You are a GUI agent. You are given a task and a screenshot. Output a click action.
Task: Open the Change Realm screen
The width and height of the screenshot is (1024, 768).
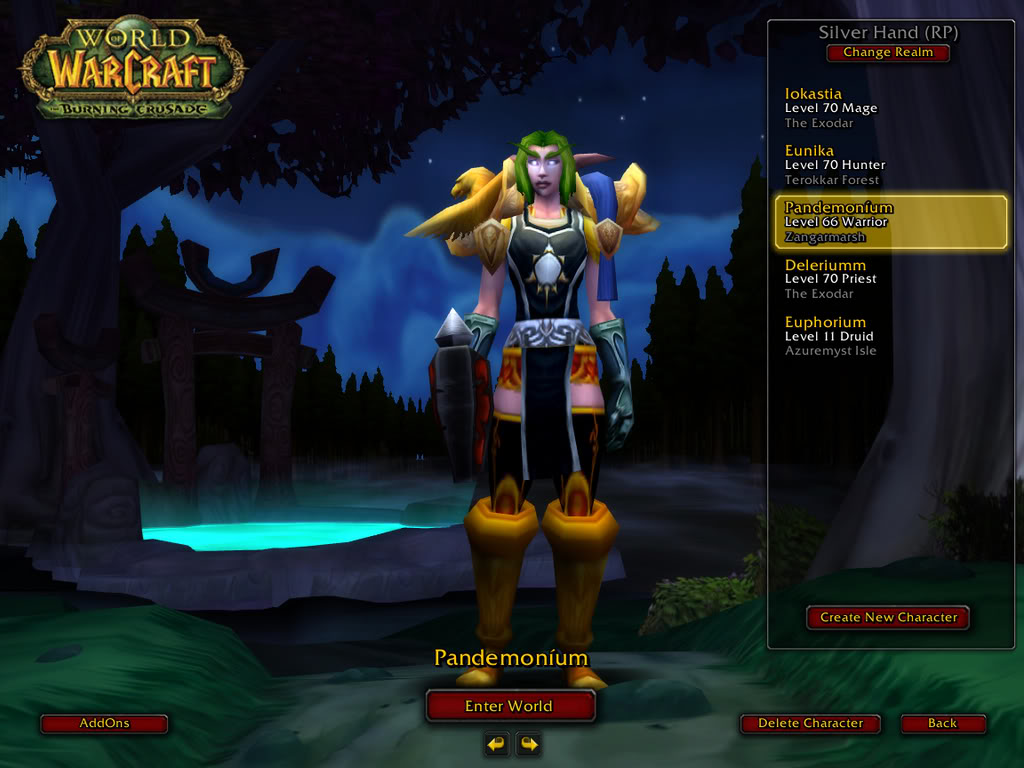point(888,53)
